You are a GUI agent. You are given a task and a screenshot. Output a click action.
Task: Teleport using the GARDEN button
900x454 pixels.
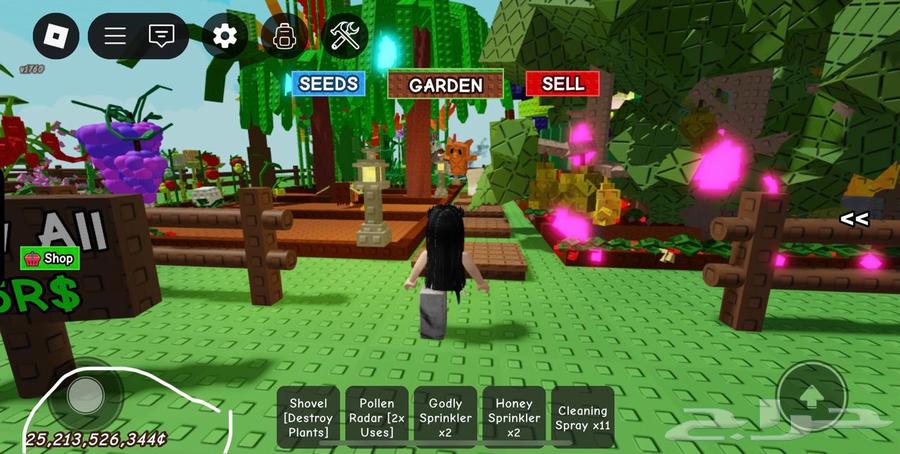446,85
